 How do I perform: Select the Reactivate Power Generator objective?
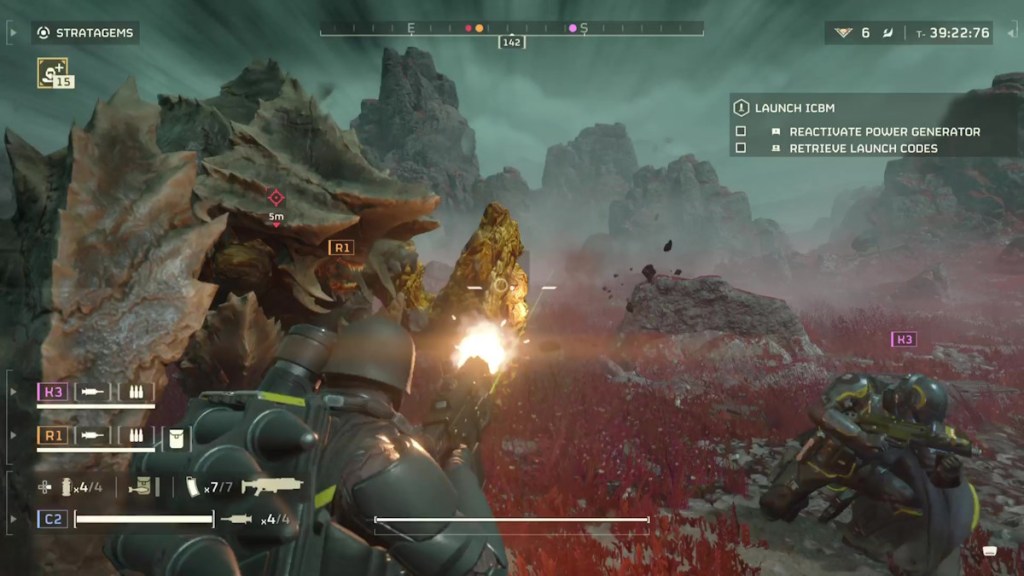(x=884, y=131)
